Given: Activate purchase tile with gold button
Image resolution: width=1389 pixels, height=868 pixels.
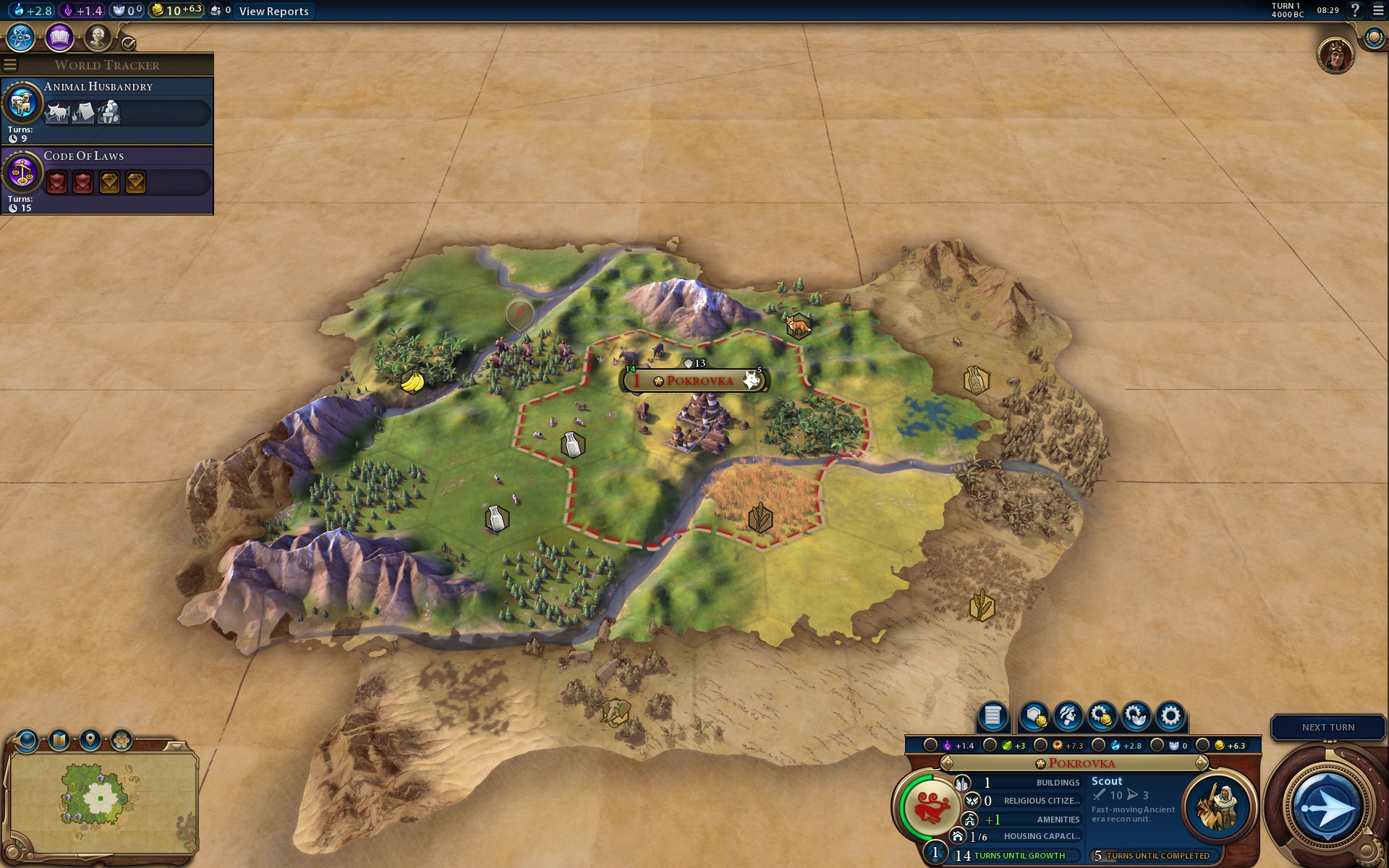Looking at the screenshot, I should pyautogui.click(x=1035, y=716).
